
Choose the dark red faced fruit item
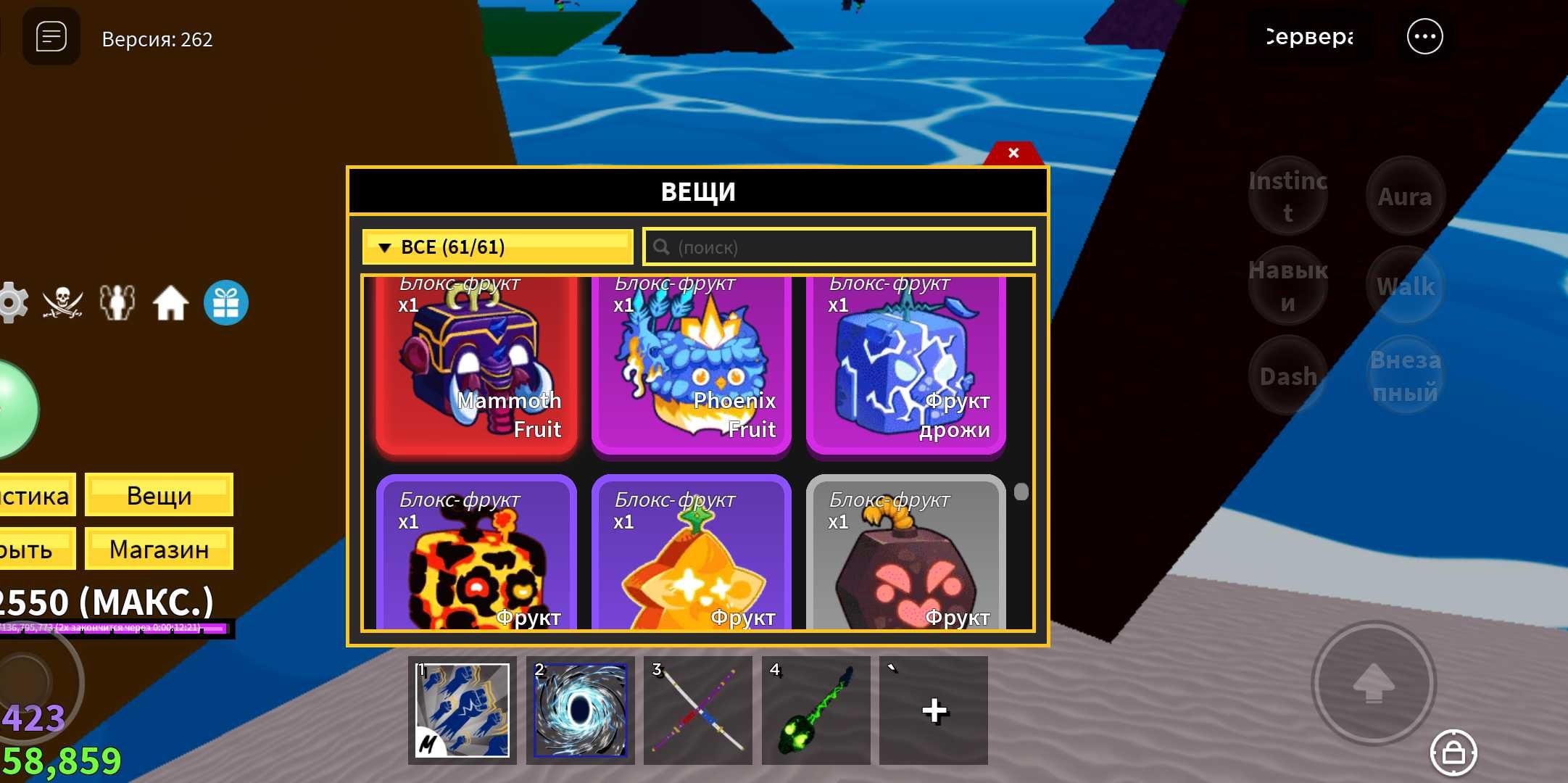point(905,555)
